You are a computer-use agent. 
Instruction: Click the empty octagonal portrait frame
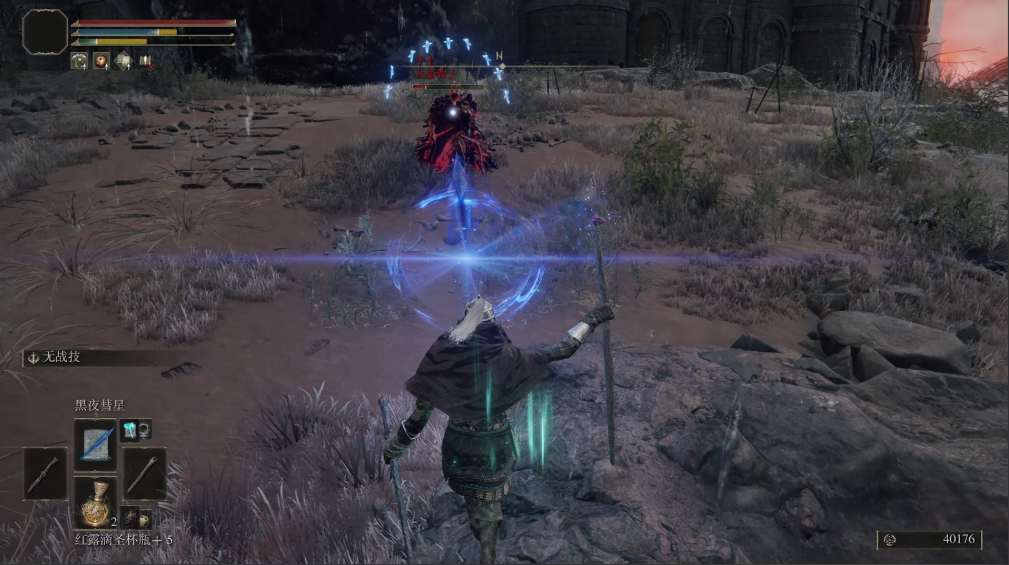coord(45,31)
